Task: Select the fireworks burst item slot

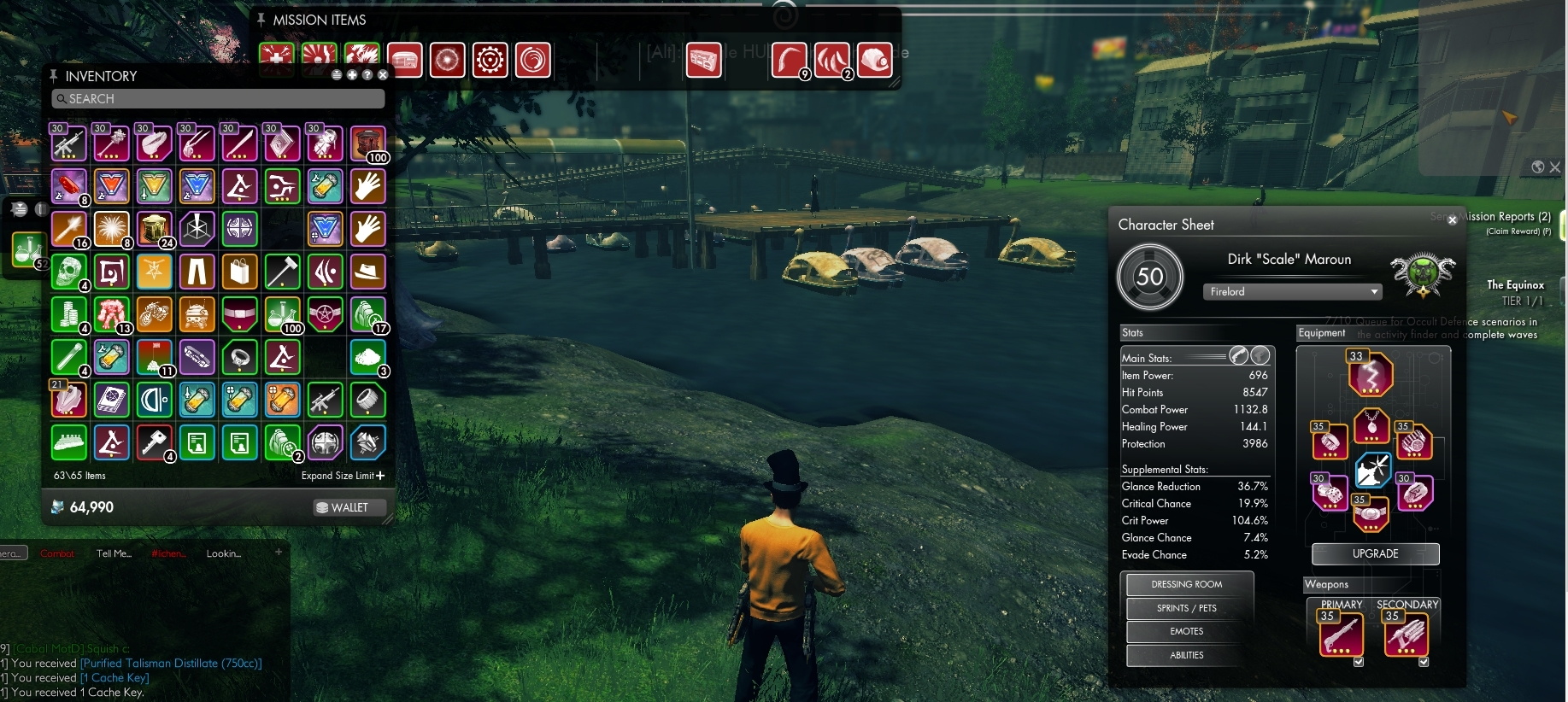Action: (x=111, y=229)
